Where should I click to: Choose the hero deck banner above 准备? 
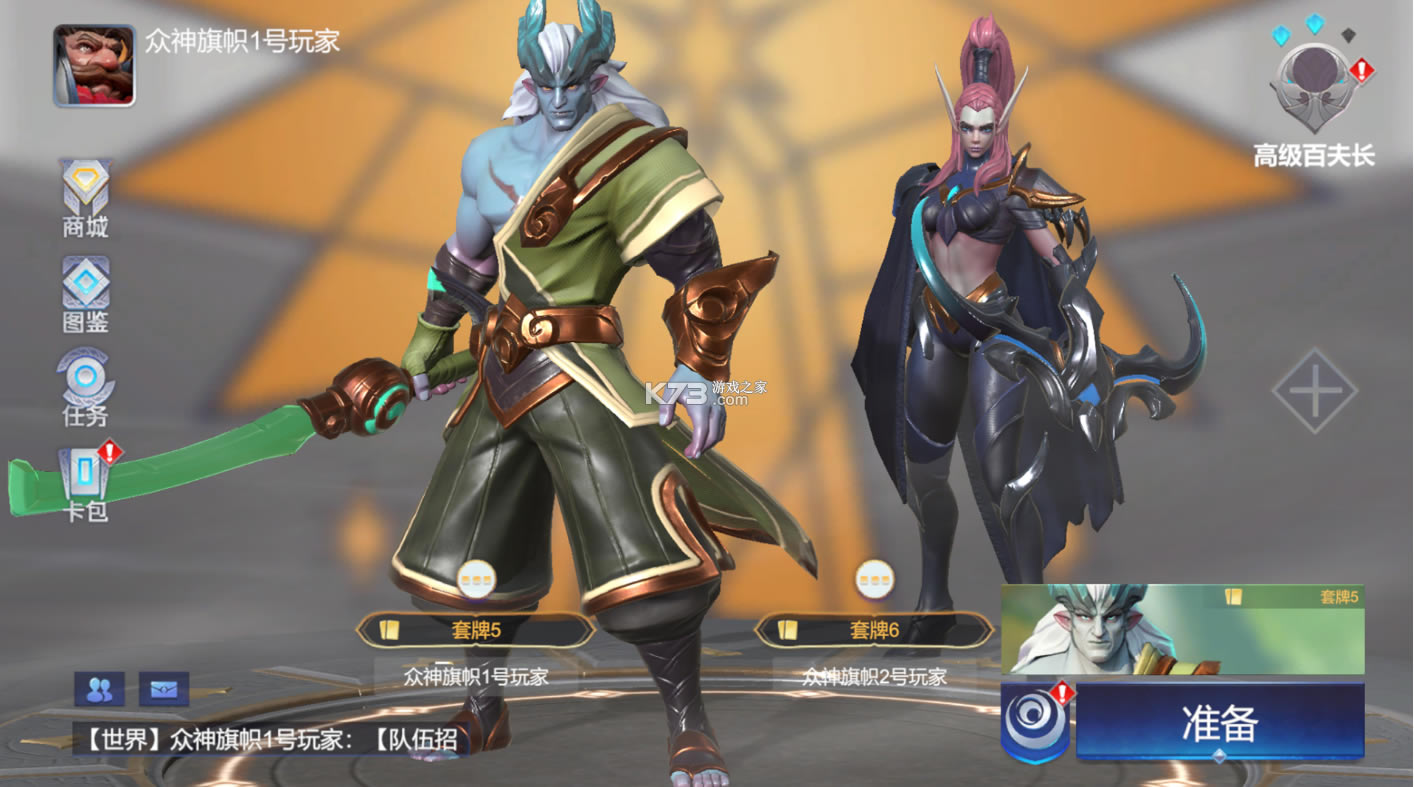[x=1182, y=630]
